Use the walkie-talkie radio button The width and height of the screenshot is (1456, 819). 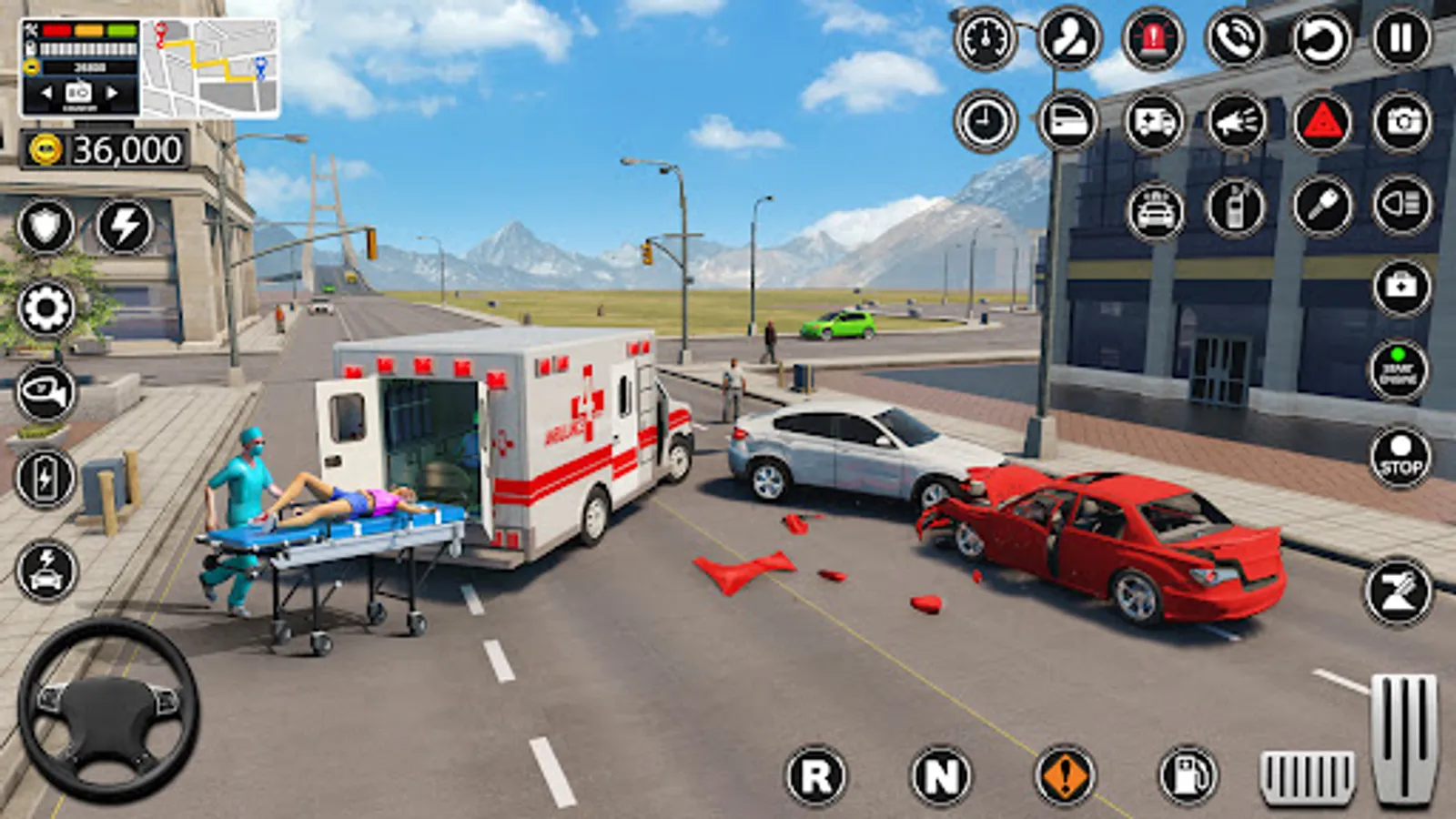click(1236, 207)
